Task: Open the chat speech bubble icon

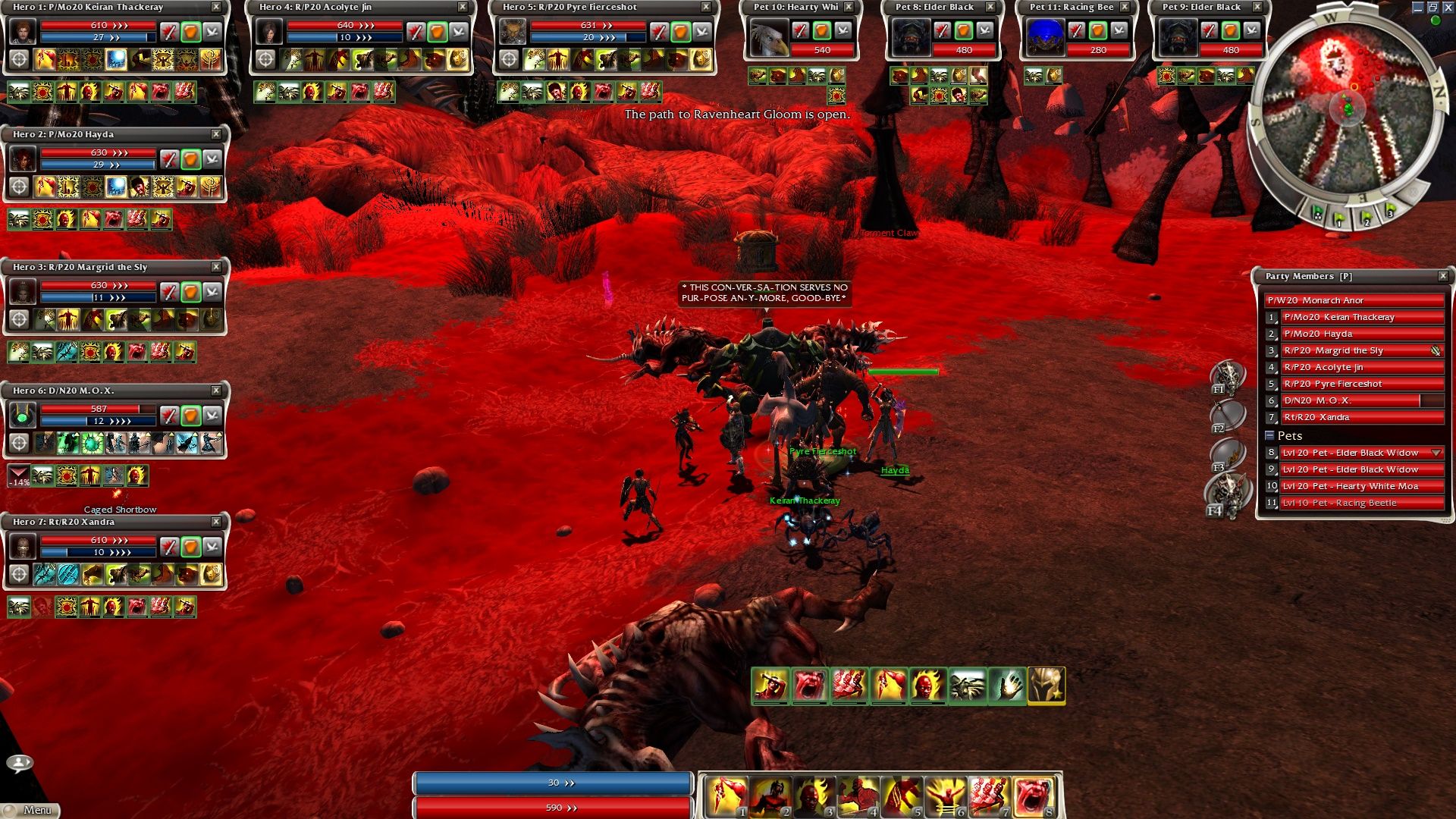Action: (x=20, y=763)
